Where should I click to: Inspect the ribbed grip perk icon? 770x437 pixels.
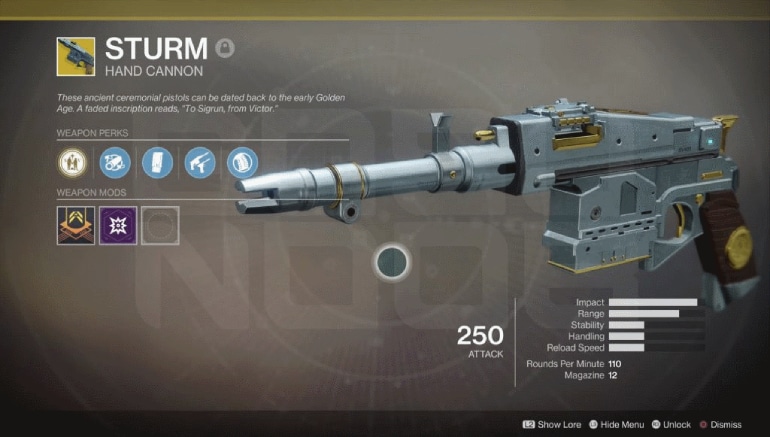click(240, 160)
